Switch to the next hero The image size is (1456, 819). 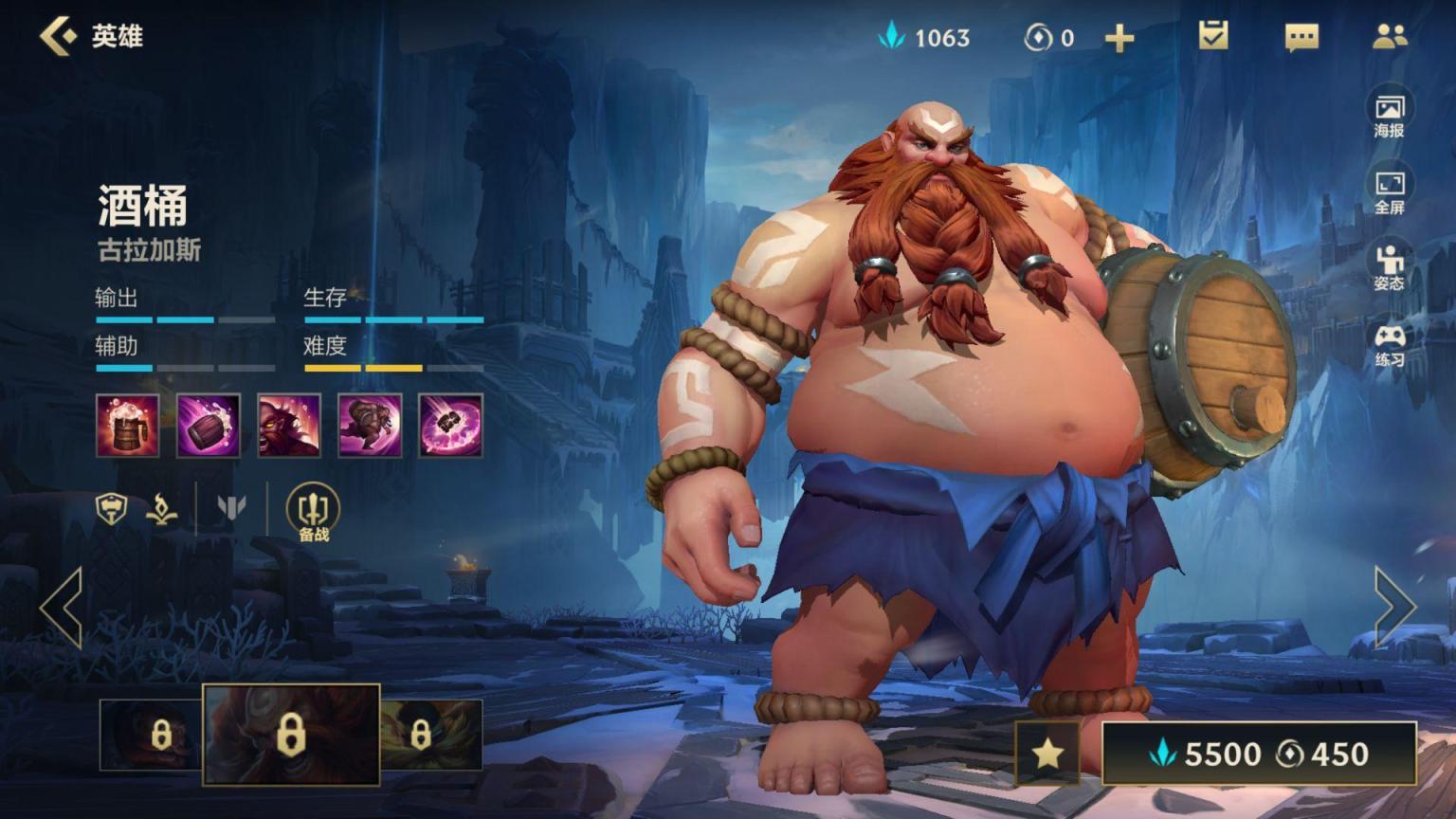(x=1394, y=608)
